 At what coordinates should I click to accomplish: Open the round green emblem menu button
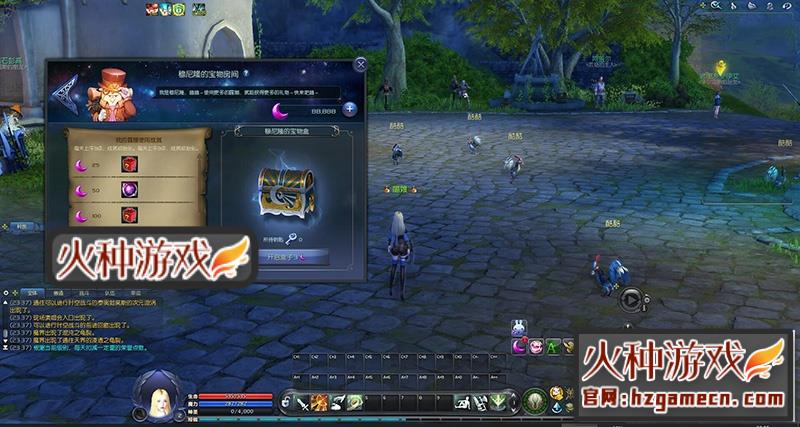[534, 402]
